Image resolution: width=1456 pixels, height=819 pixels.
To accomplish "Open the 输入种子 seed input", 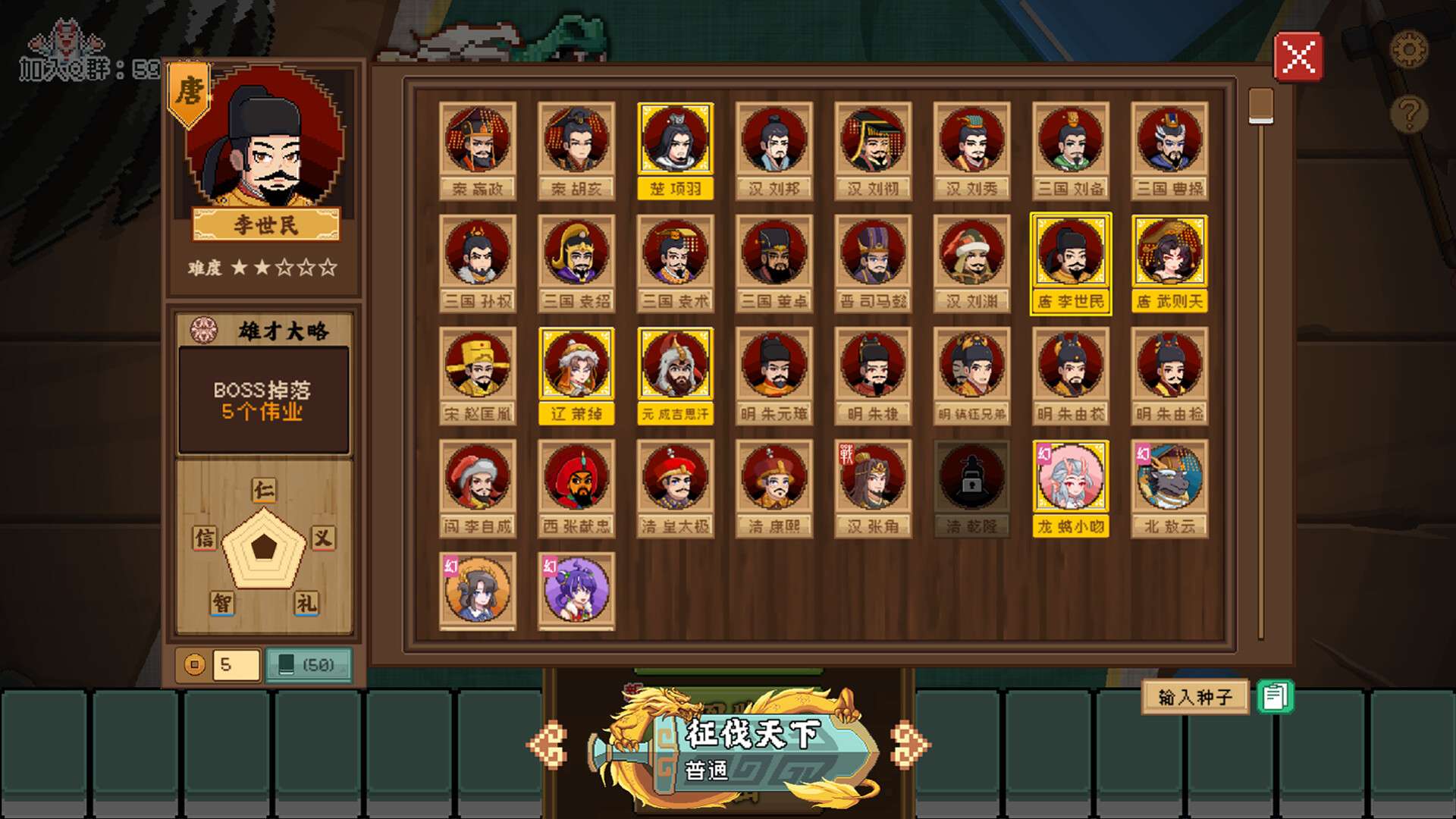I will coord(1194,696).
